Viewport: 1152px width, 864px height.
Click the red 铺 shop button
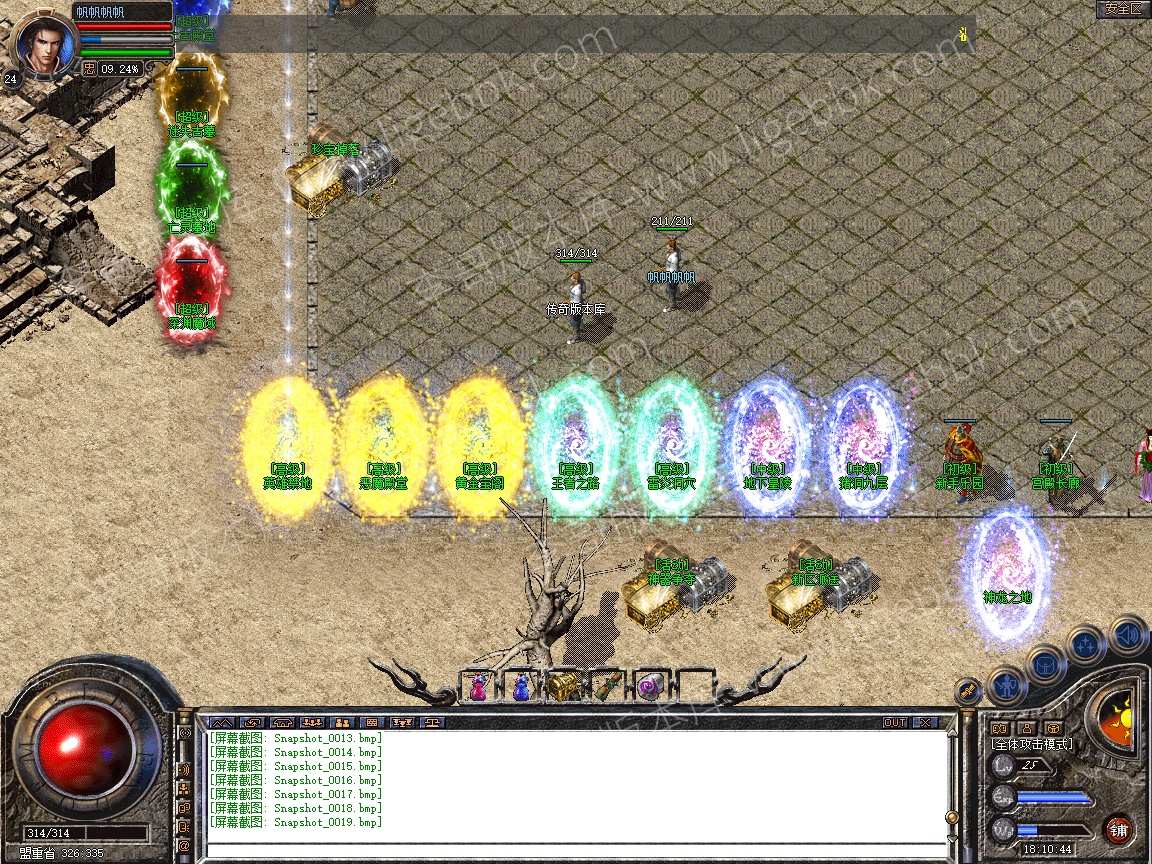(1119, 829)
